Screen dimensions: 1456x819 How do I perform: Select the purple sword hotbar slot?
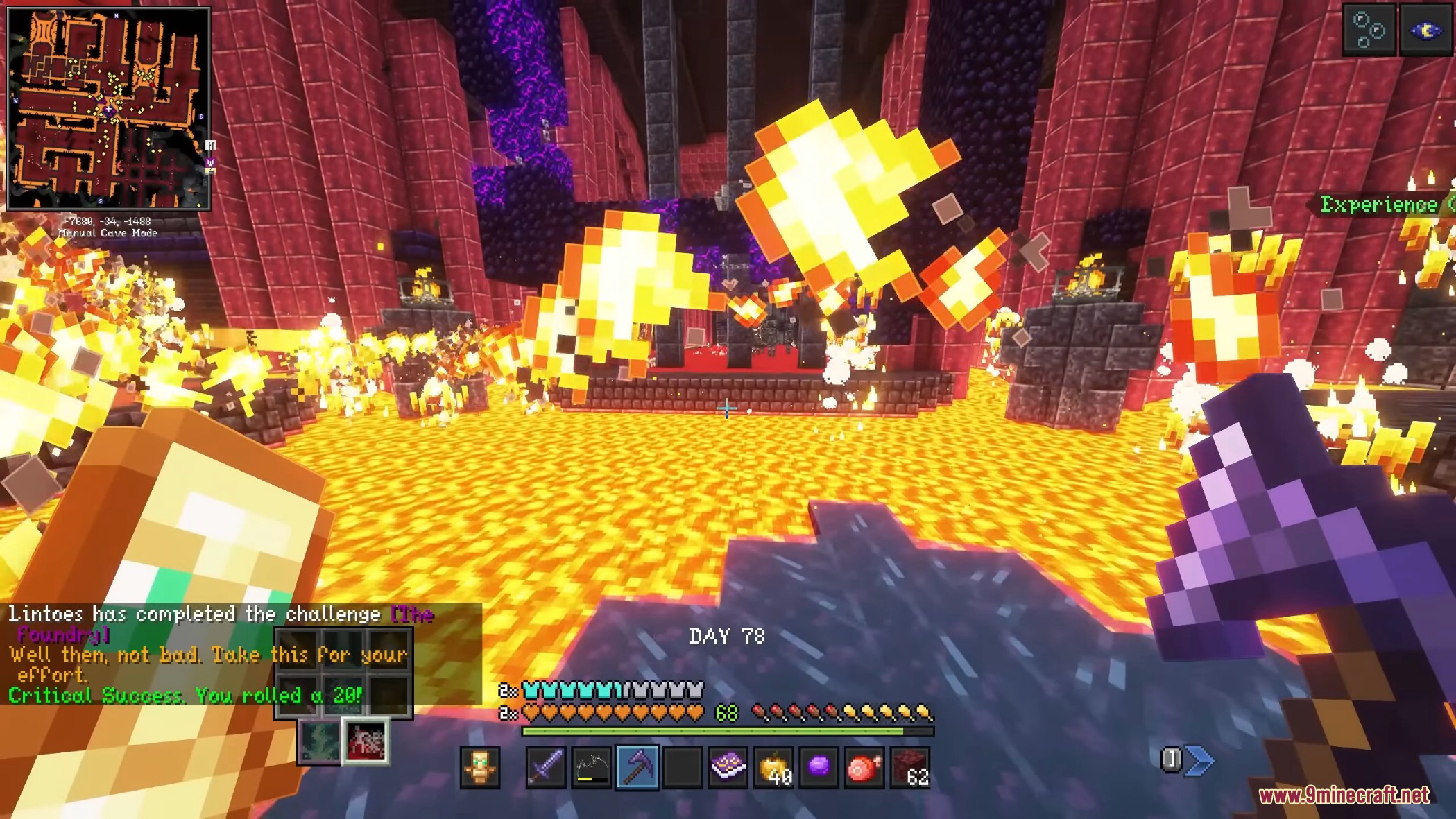click(x=546, y=768)
